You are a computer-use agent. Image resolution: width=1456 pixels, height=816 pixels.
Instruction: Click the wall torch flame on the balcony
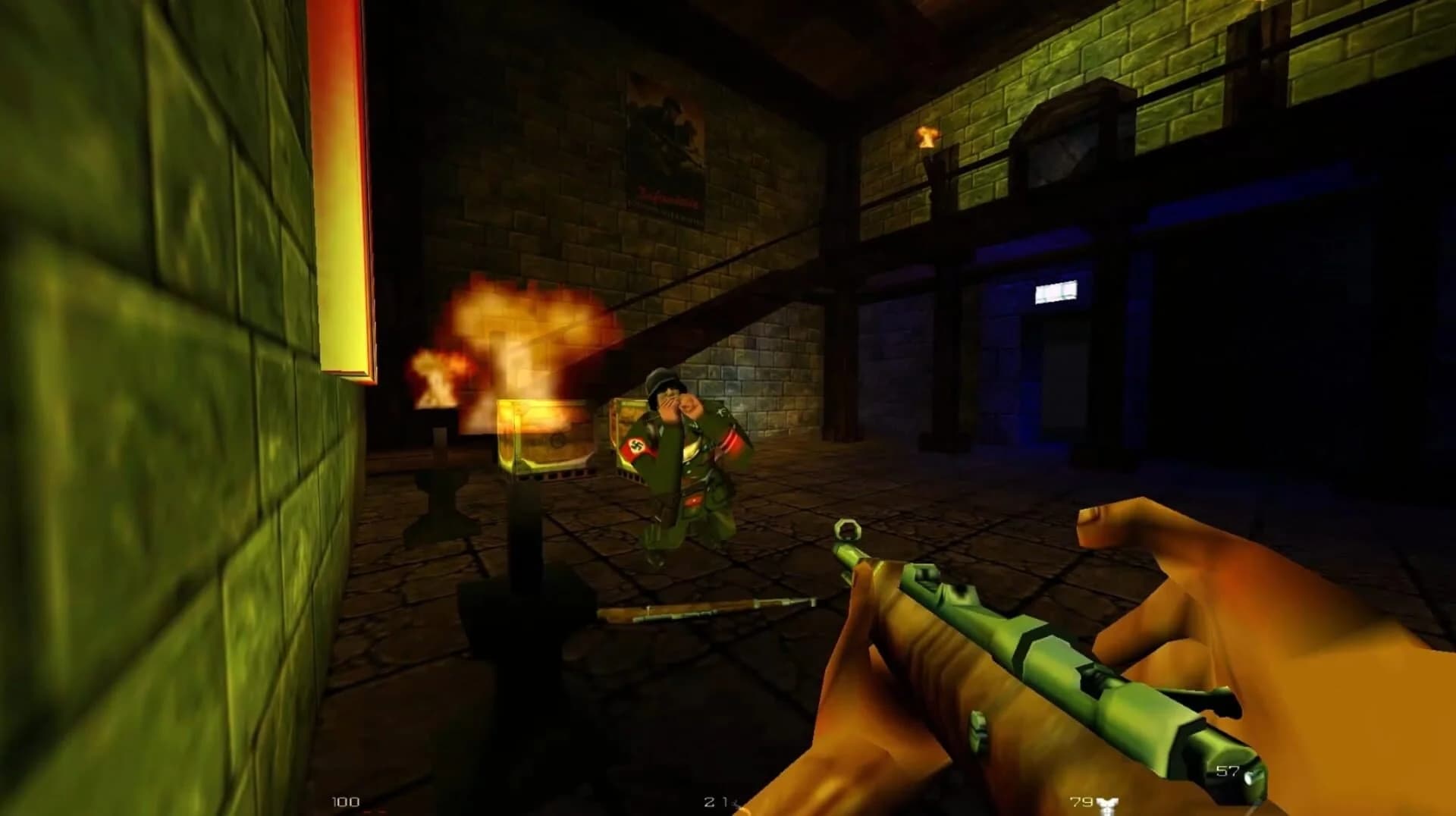click(x=927, y=137)
